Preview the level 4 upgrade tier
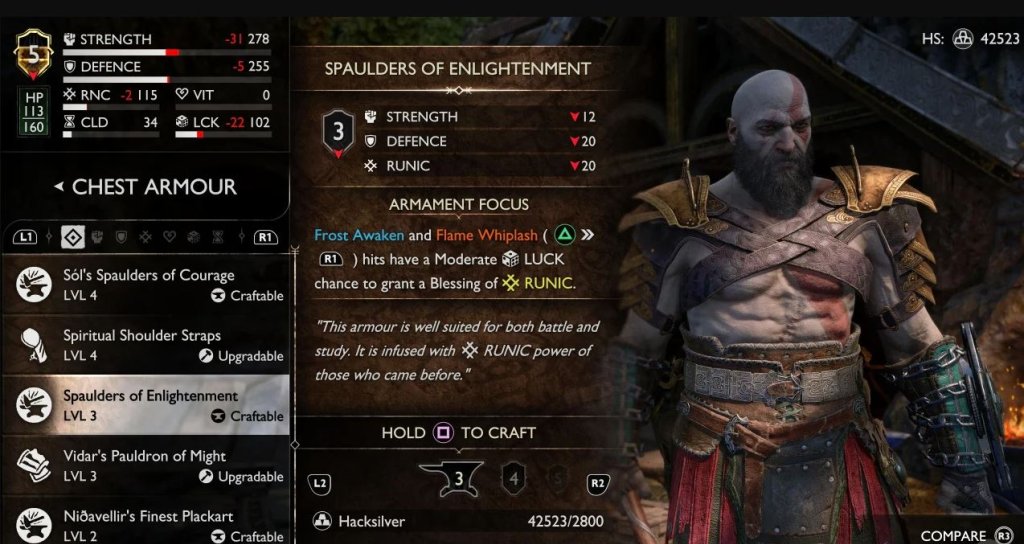Image resolution: width=1024 pixels, height=544 pixels. tap(512, 477)
